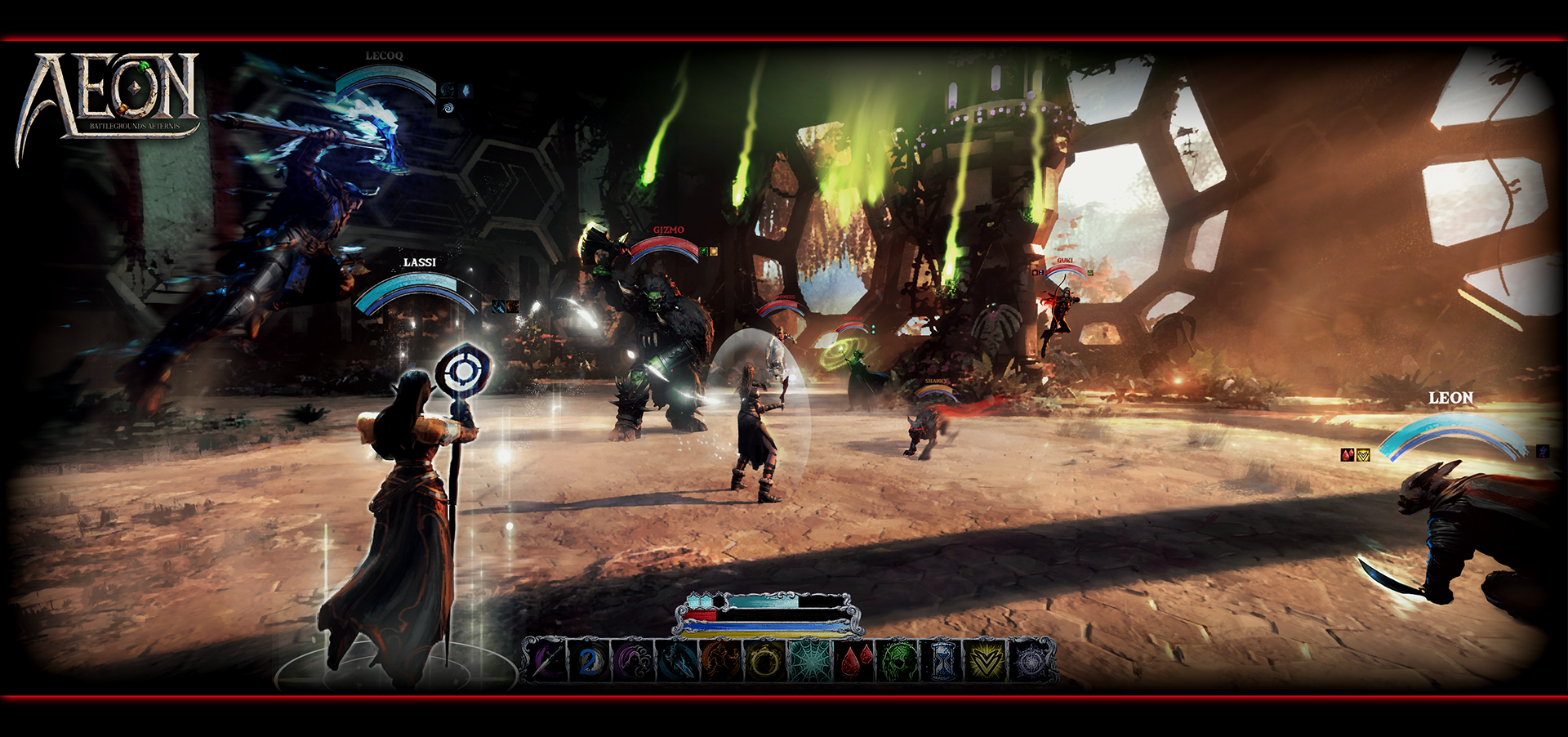Use the blue hourglass ability
Screen dimensions: 1568x737
[942, 660]
